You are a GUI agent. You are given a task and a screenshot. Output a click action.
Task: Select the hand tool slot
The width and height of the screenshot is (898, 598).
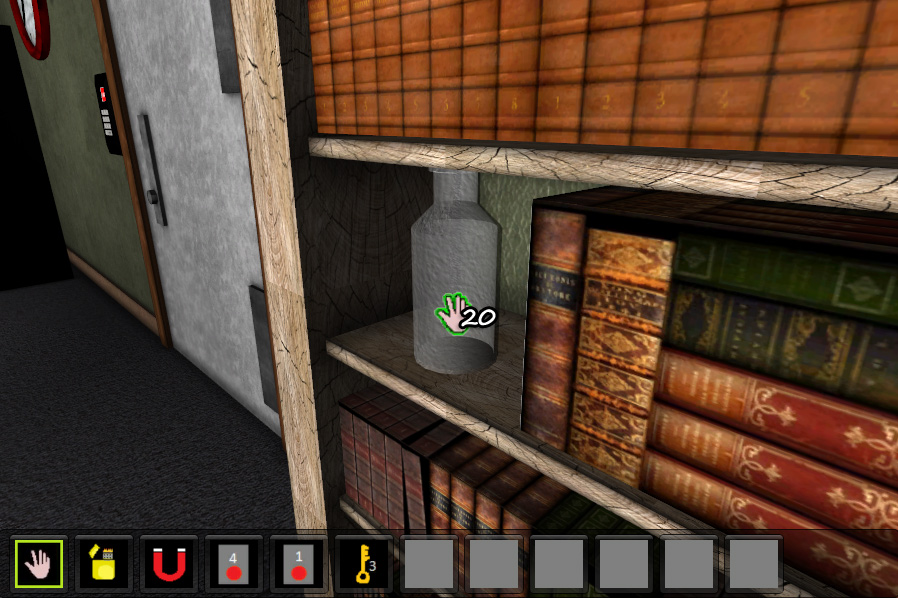pyautogui.click(x=39, y=564)
